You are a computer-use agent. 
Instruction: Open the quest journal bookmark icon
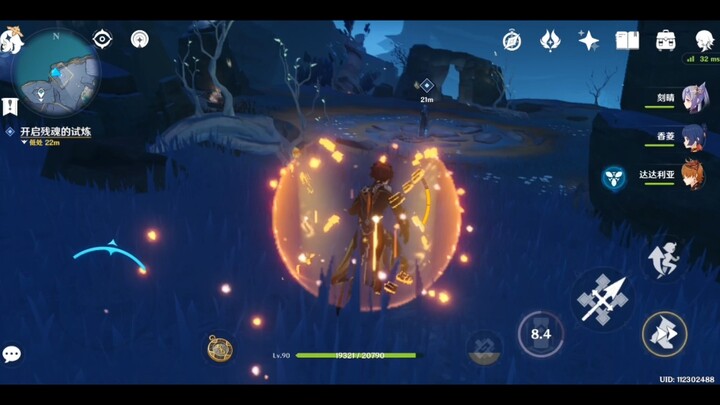(x=10, y=106)
